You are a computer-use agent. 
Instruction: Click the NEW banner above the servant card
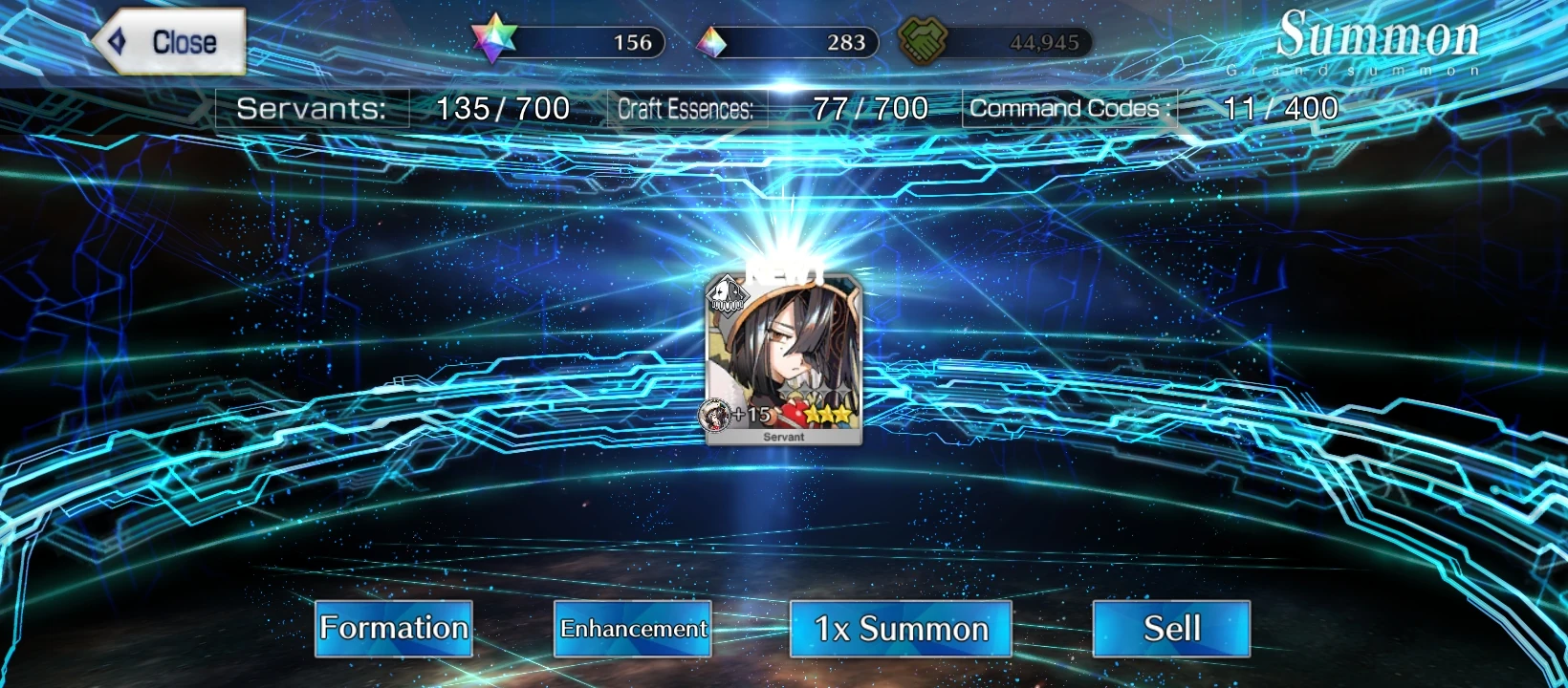(x=784, y=272)
